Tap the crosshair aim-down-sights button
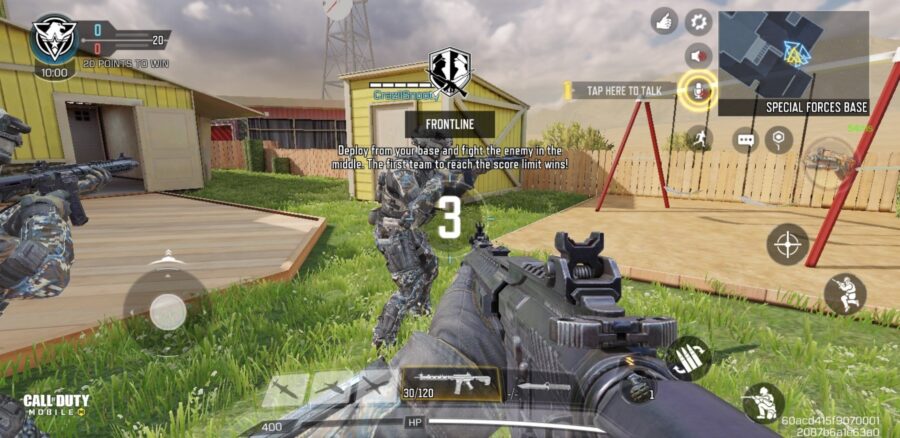This screenshot has width=900, height=438. click(x=788, y=244)
